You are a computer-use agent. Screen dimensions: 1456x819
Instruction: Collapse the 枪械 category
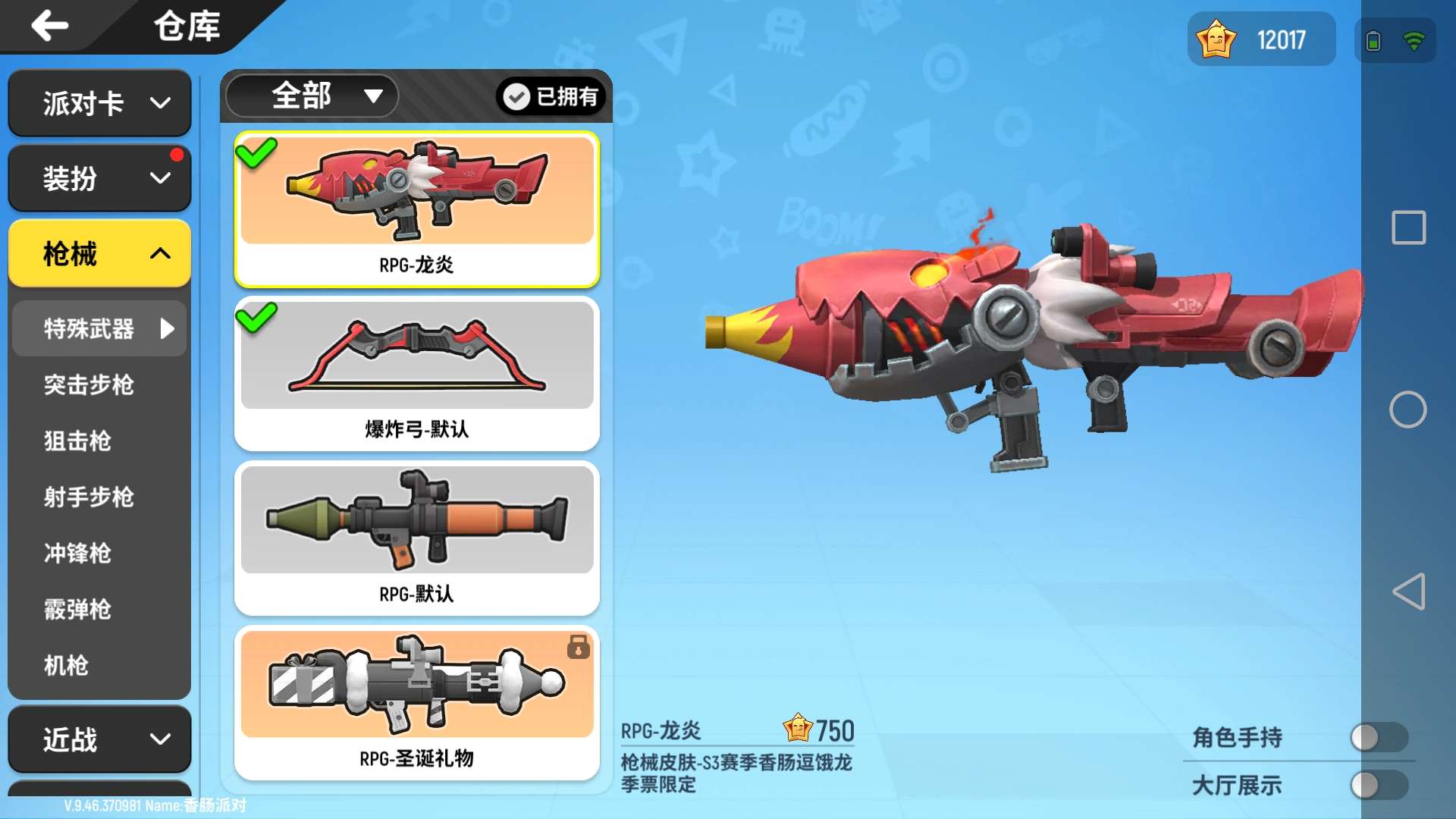99,254
